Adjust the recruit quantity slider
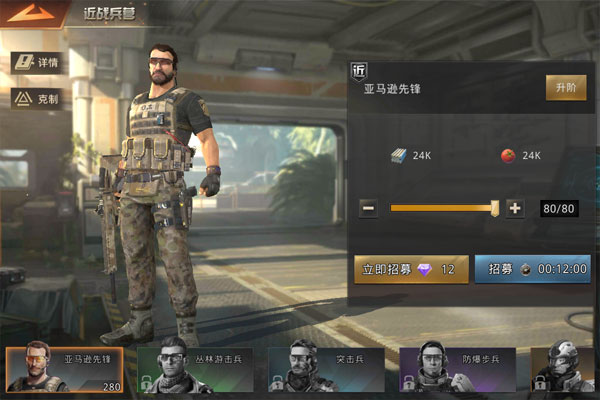This screenshot has width=600, height=400. pyautogui.click(x=494, y=208)
